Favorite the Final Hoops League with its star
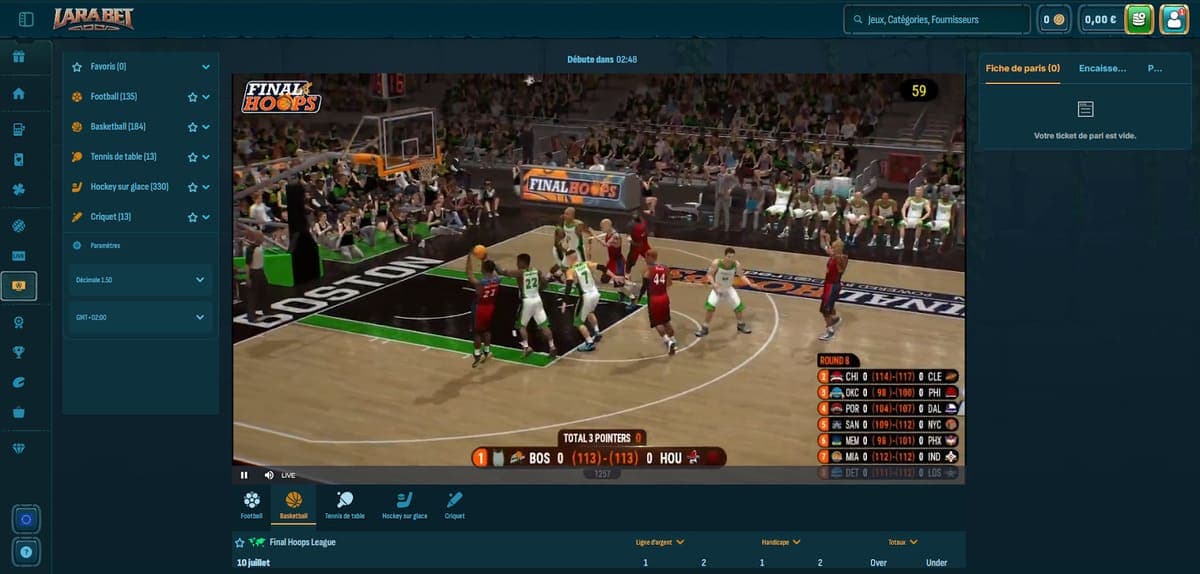 point(240,542)
